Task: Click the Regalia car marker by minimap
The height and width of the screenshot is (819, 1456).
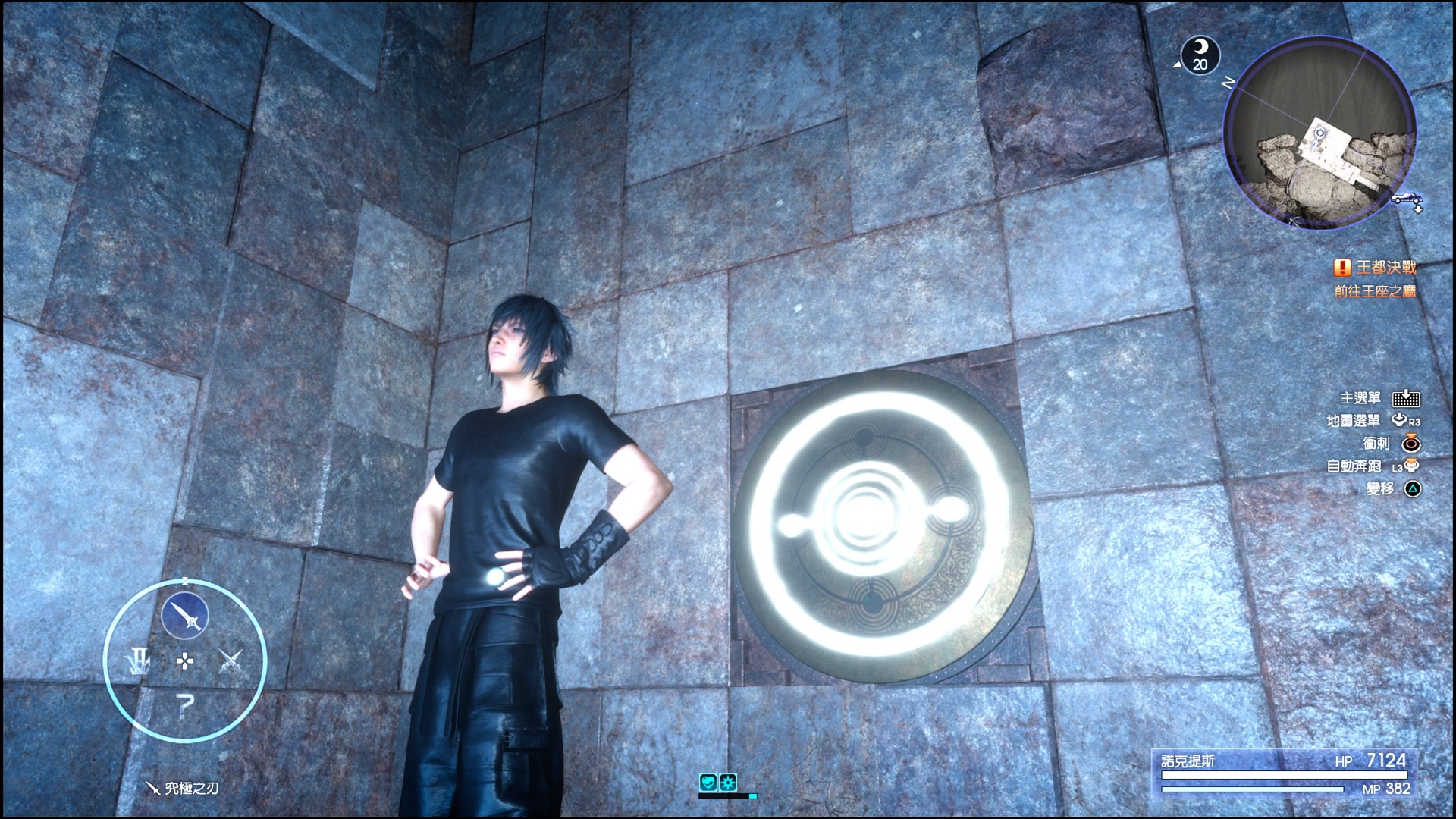Action: tap(1406, 199)
